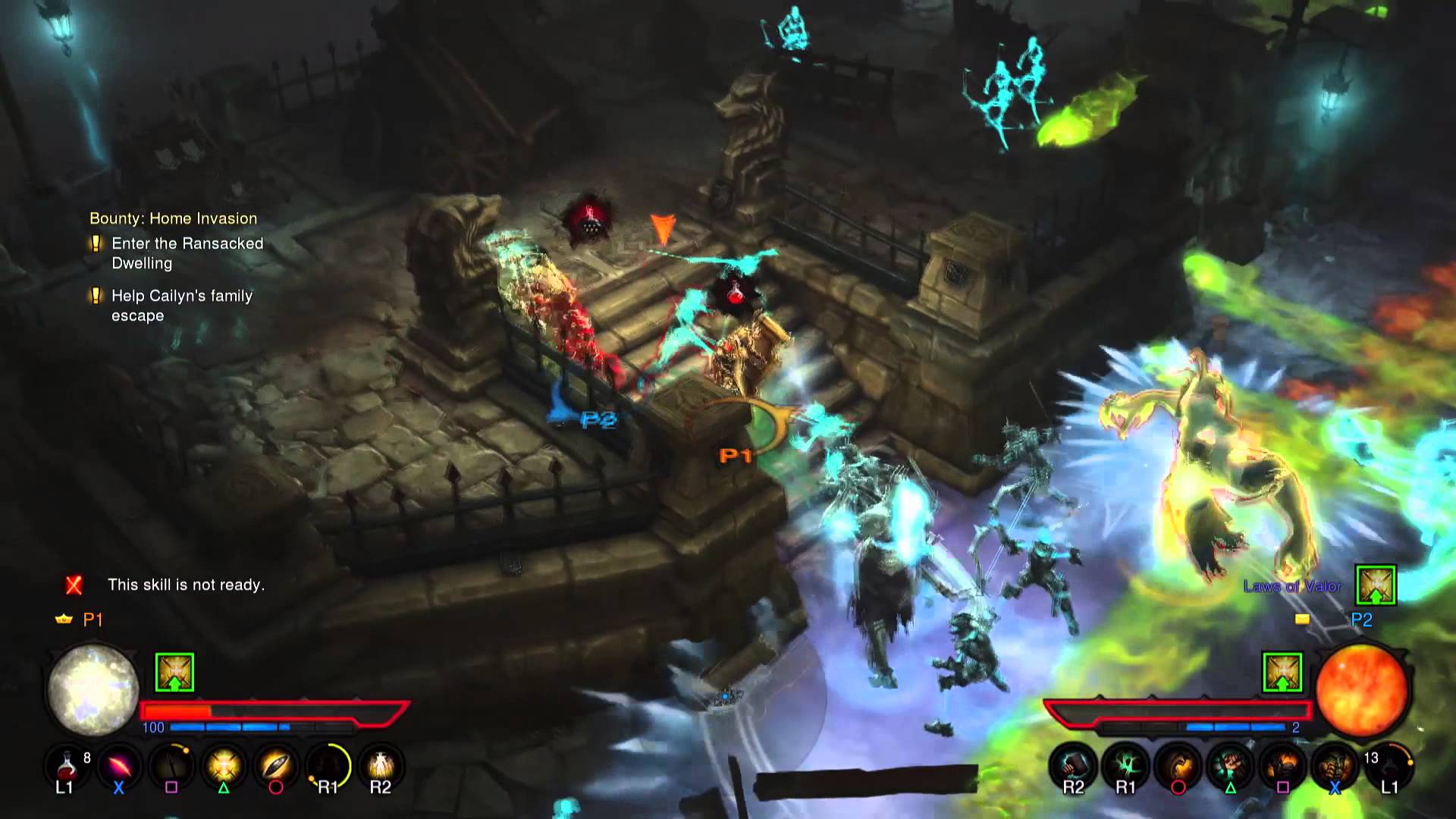
Task: Activate P2's green-glowing figure skill
Action: (1230, 764)
